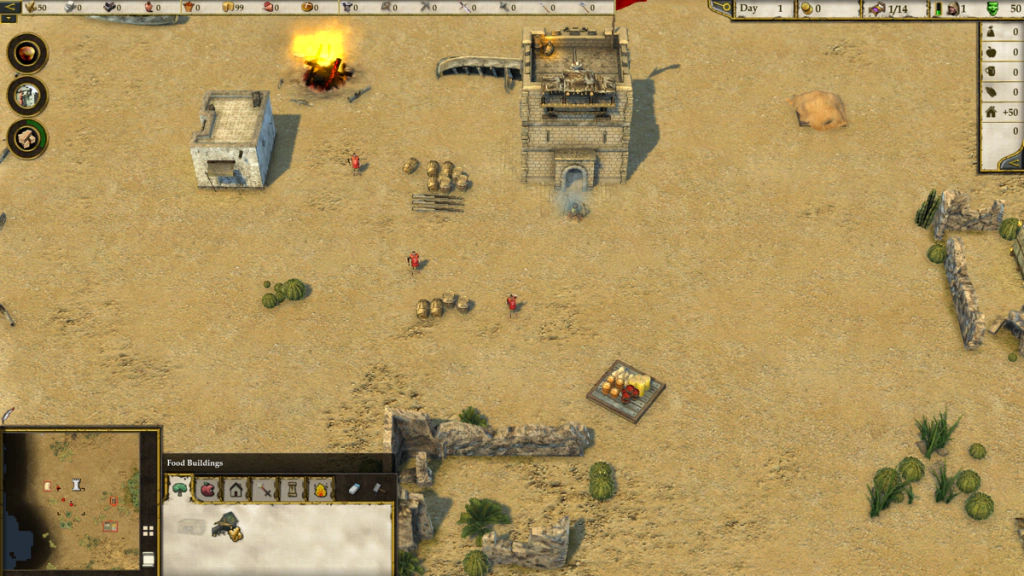Select the flame buildings tab
The image size is (1024, 576).
[320, 489]
